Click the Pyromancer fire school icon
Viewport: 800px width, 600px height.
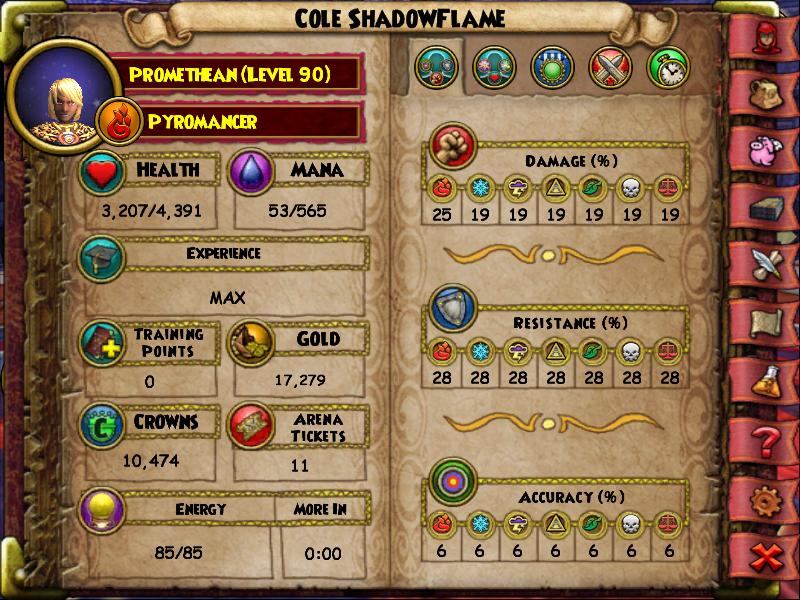click(x=118, y=123)
